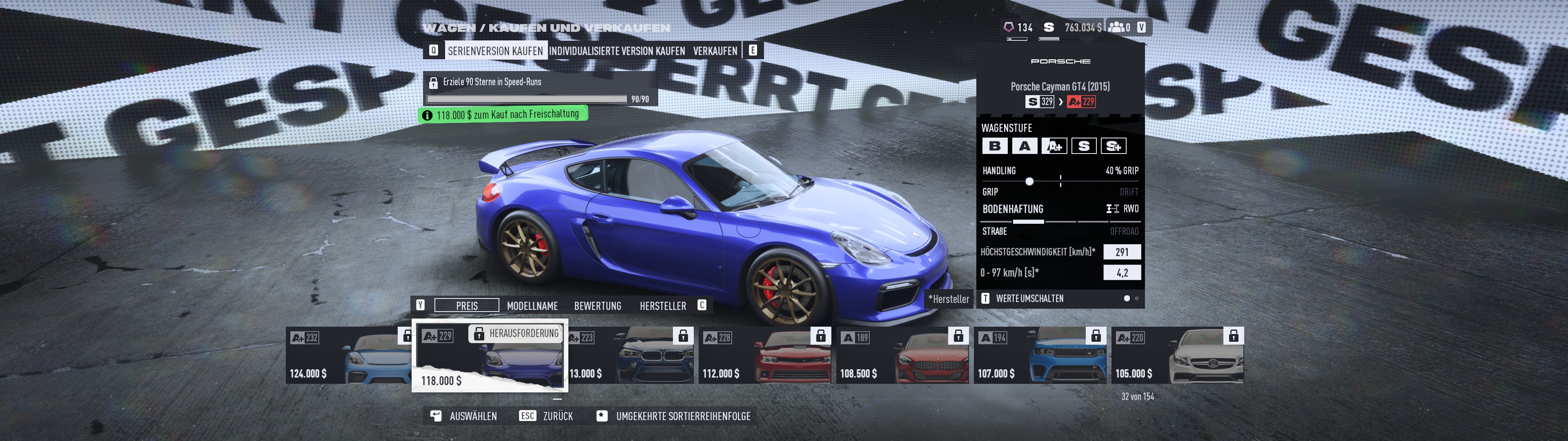
Task: Select the 108.500 $ car tile
Action: click(902, 356)
